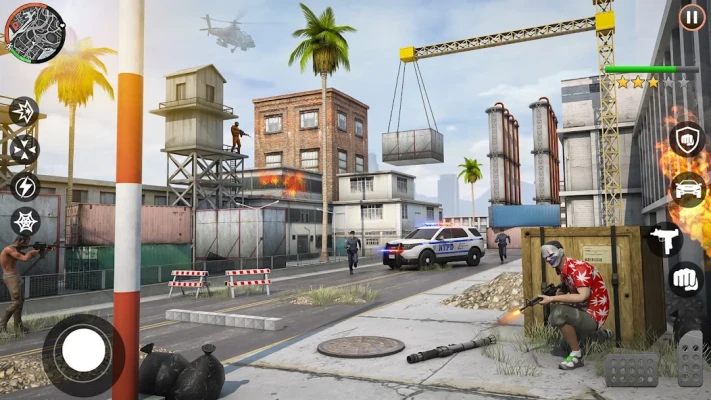Activate the explosion burst ability icon
Screen dimensions: 711x400
point(23,111)
